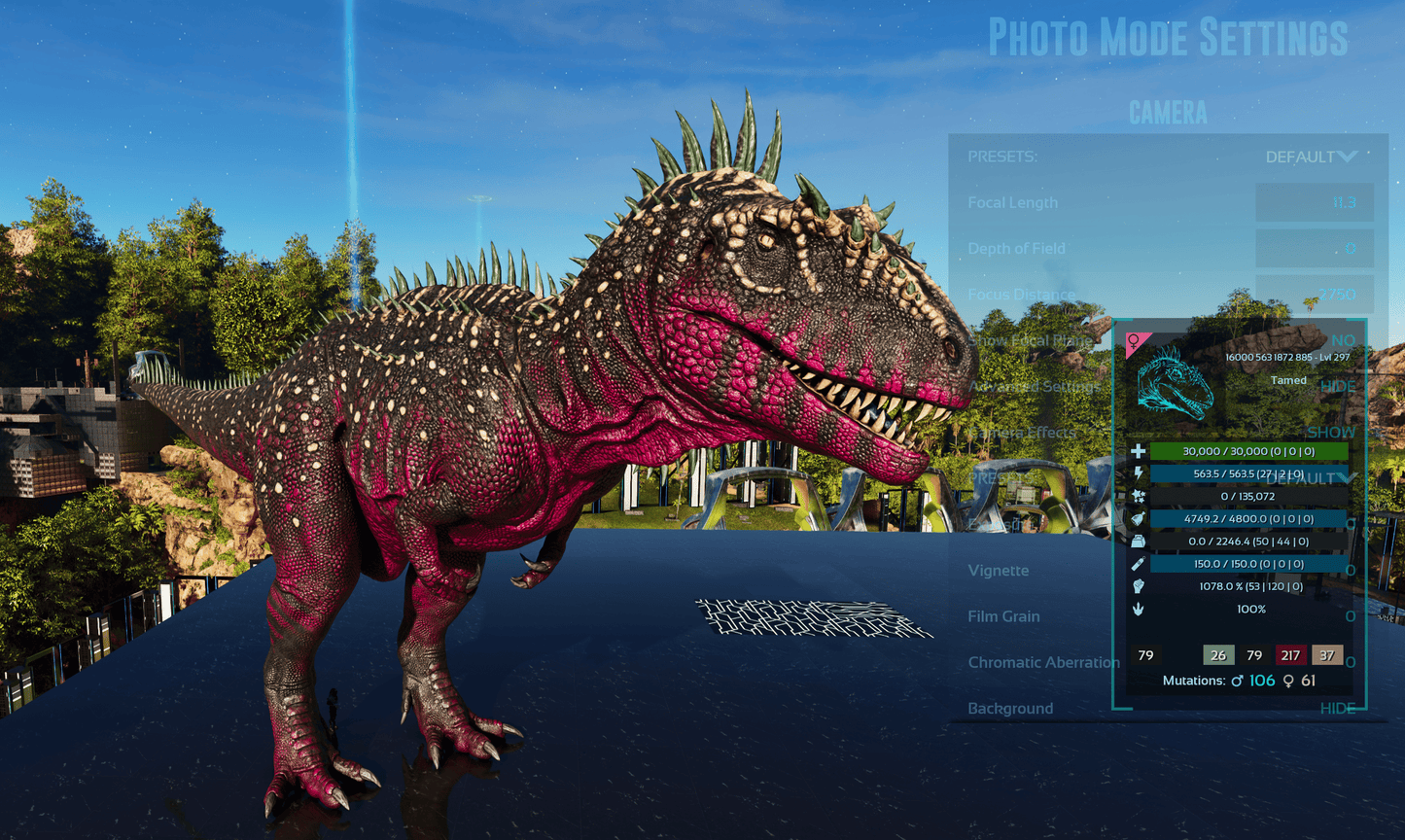Select the Focal Length value field
This screenshot has height=840, width=1405.
(1315, 202)
